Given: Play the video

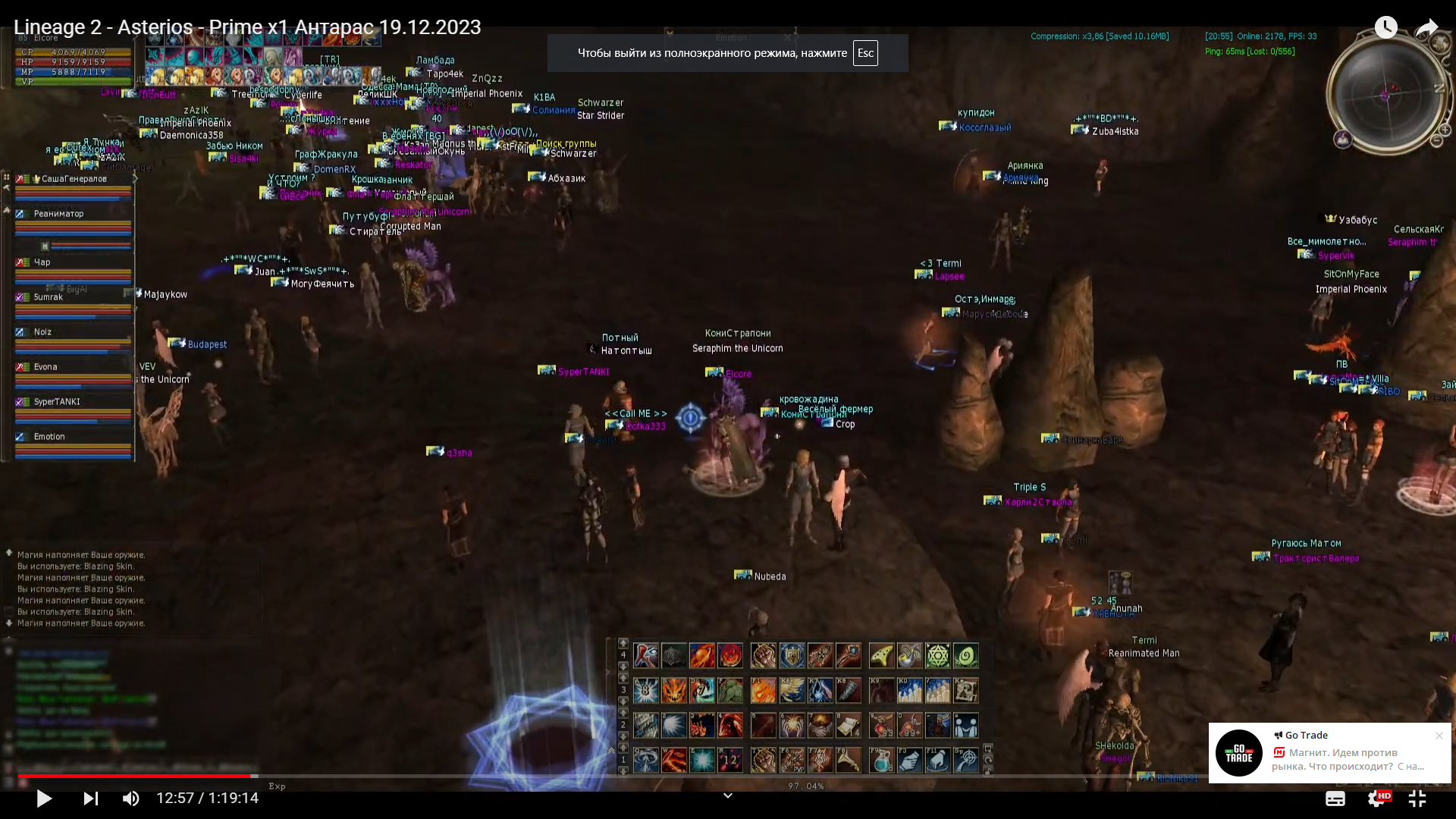Looking at the screenshot, I should [x=44, y=799].
